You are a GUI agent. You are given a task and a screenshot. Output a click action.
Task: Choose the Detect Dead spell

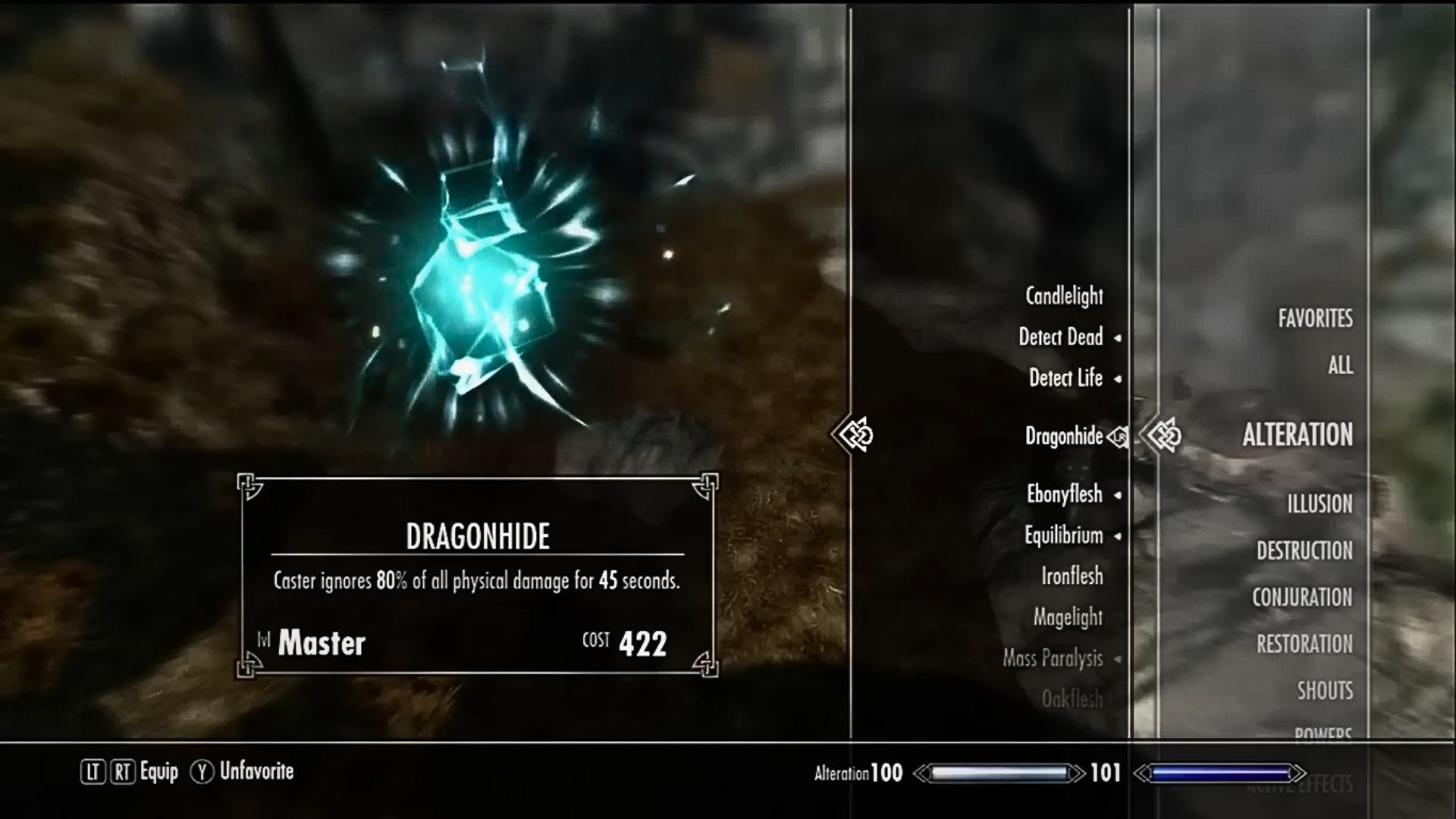click(1060, 337)
